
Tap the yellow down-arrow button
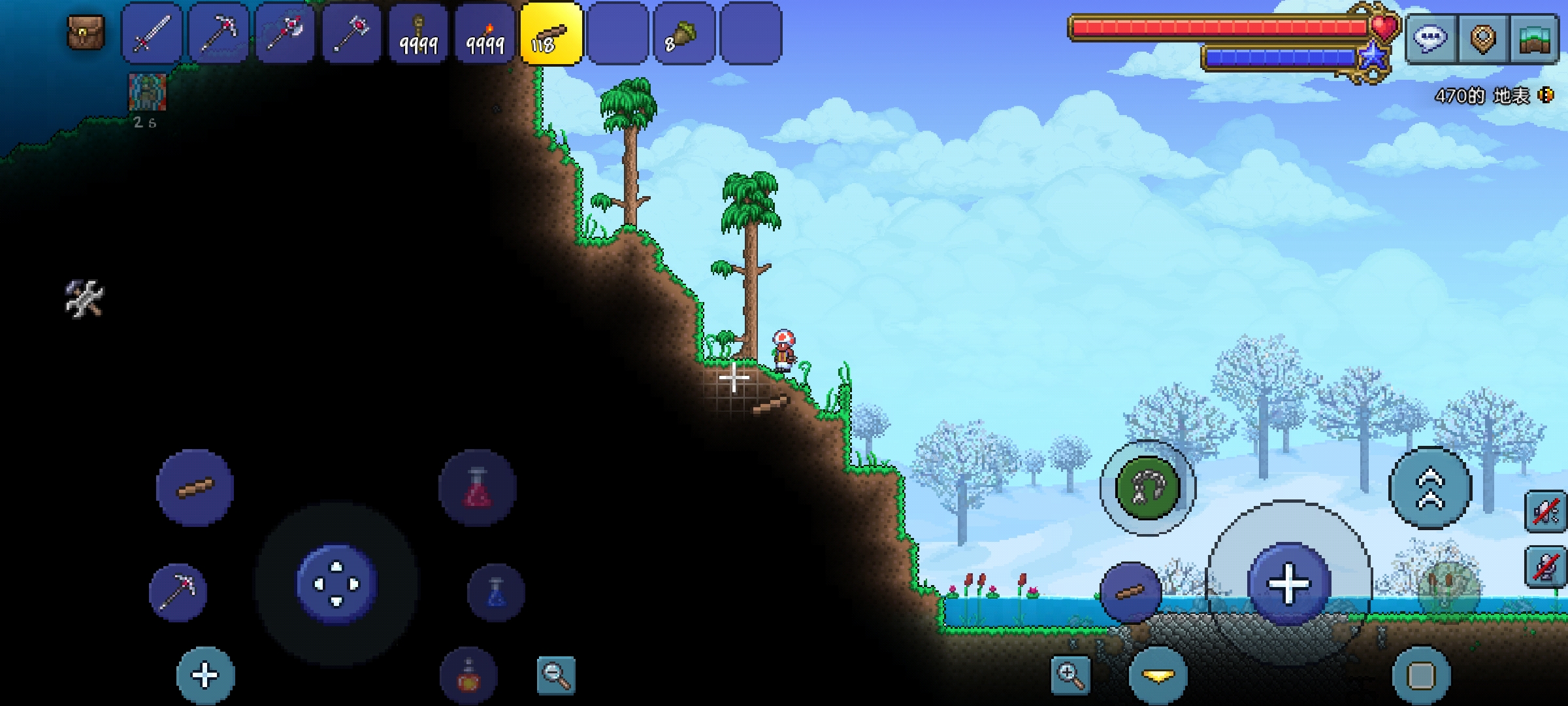[1158, 675]
